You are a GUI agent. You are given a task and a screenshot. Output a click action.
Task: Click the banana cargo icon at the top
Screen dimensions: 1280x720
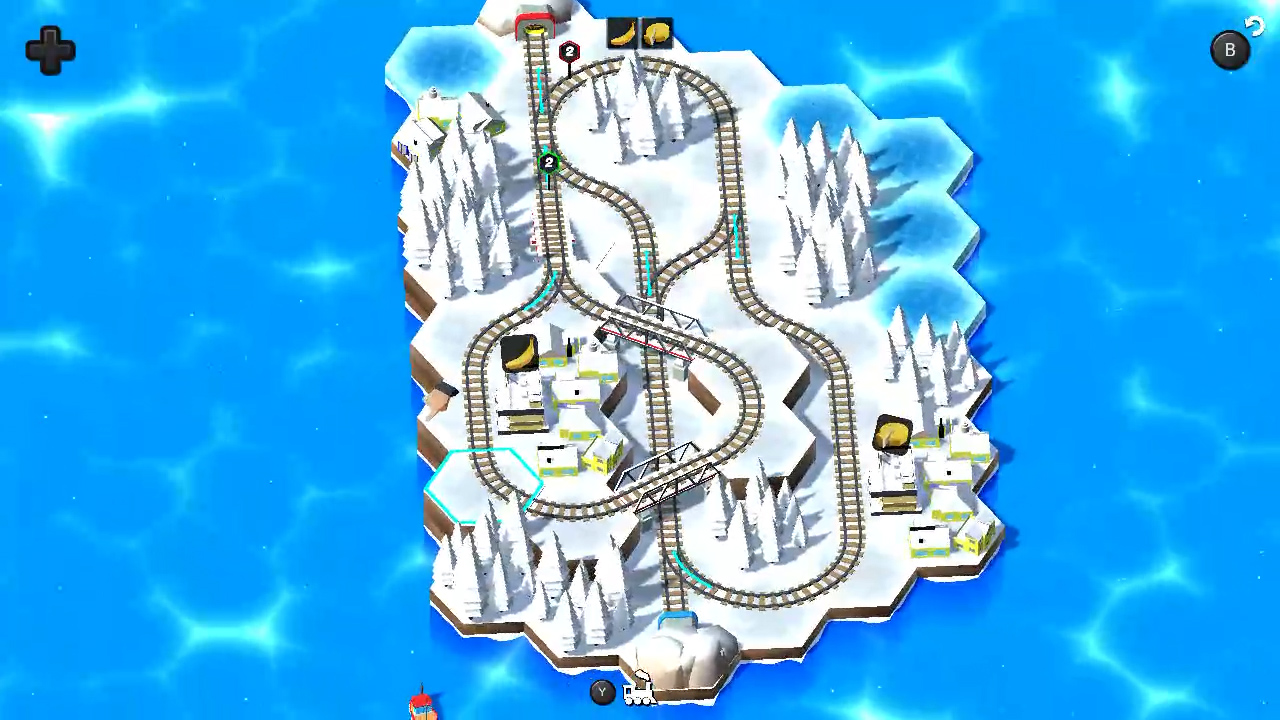(622, 32)
